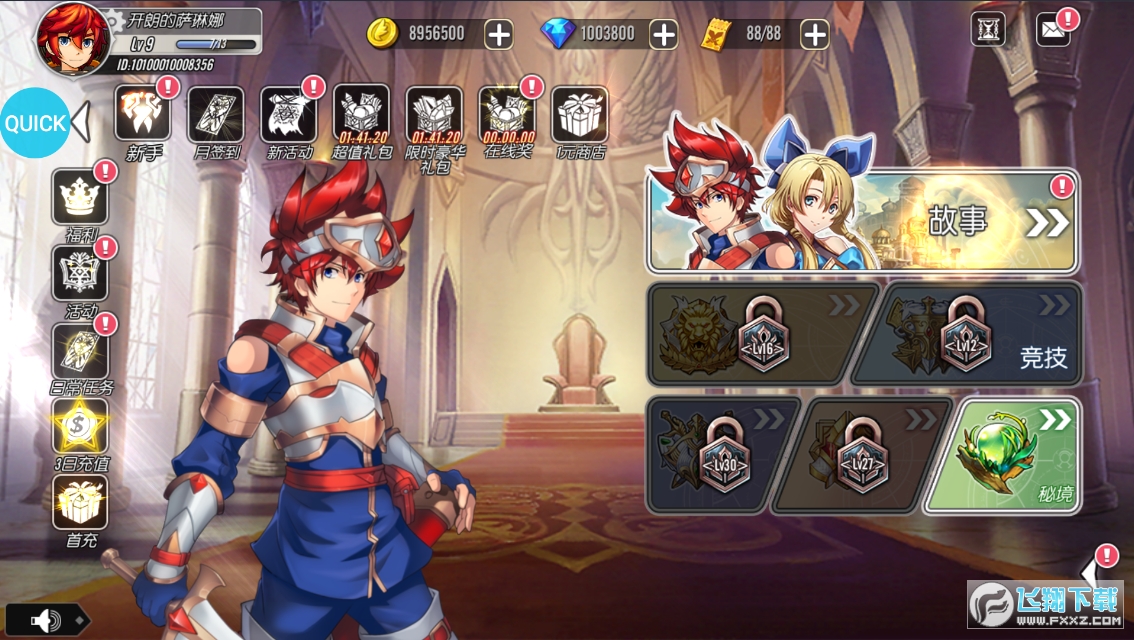Select the 竞技 arena tile
This screenshot has height=640, width=1134.
pyautogui.click(x=967, y=334)
